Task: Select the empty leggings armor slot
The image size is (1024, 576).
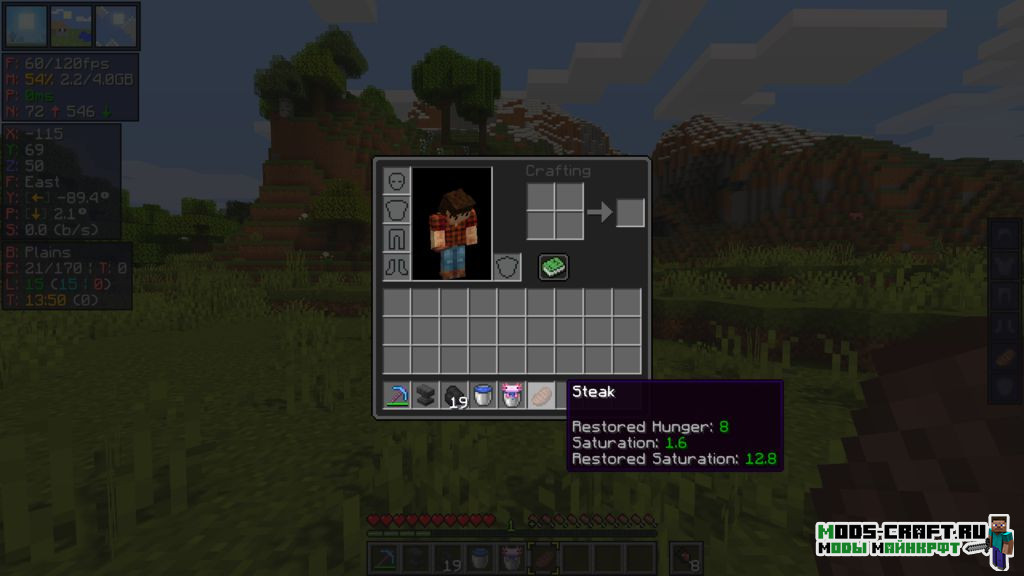Action: 397,239
